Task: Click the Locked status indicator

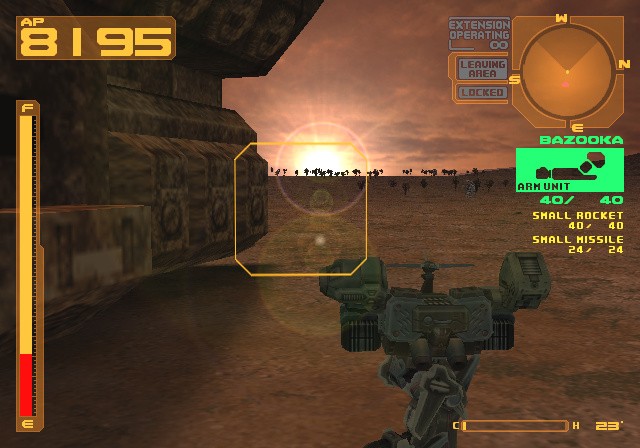Action: (482, 92)
